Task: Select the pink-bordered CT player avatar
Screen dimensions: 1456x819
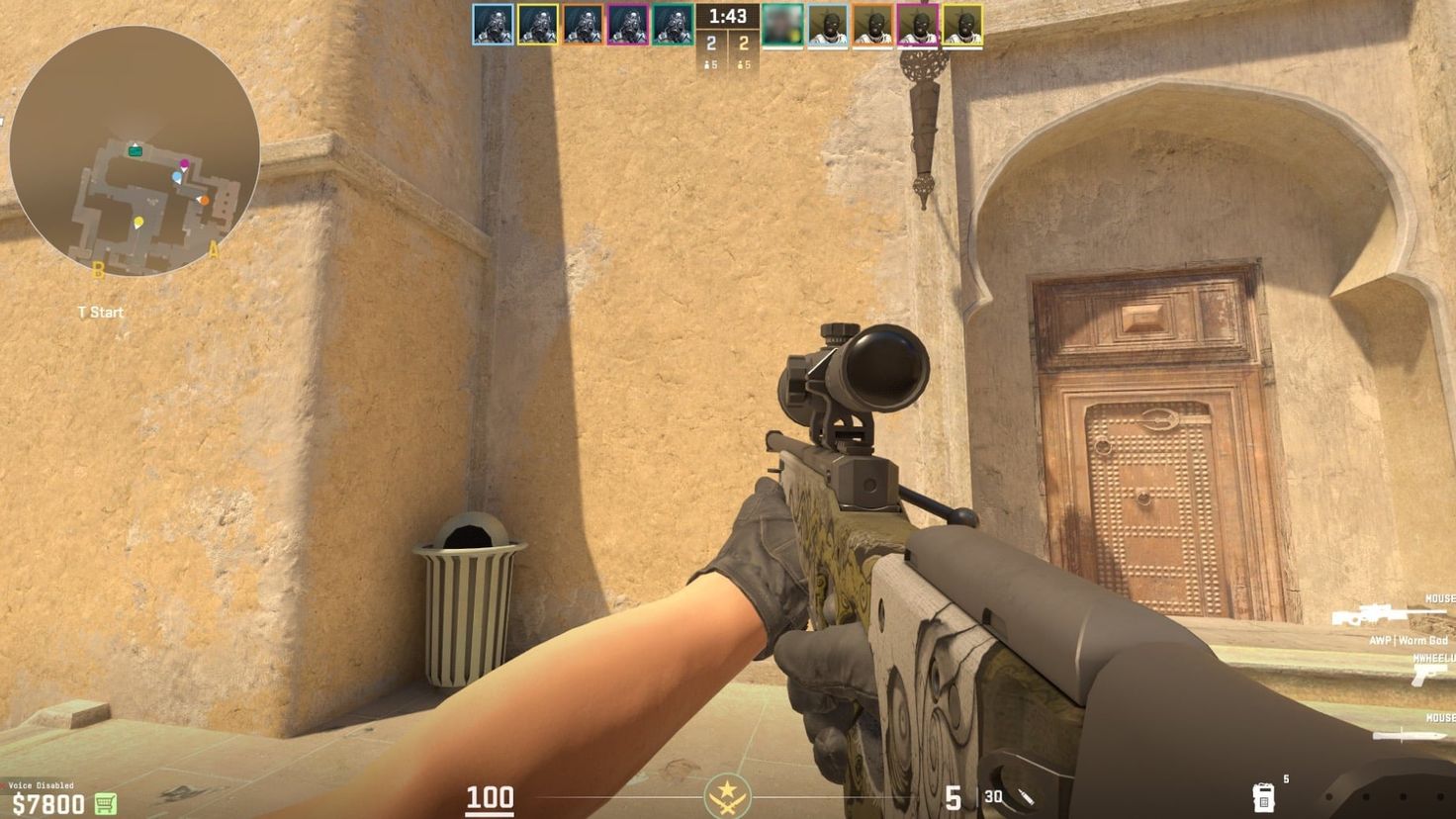Action: [x=627, y=25]
